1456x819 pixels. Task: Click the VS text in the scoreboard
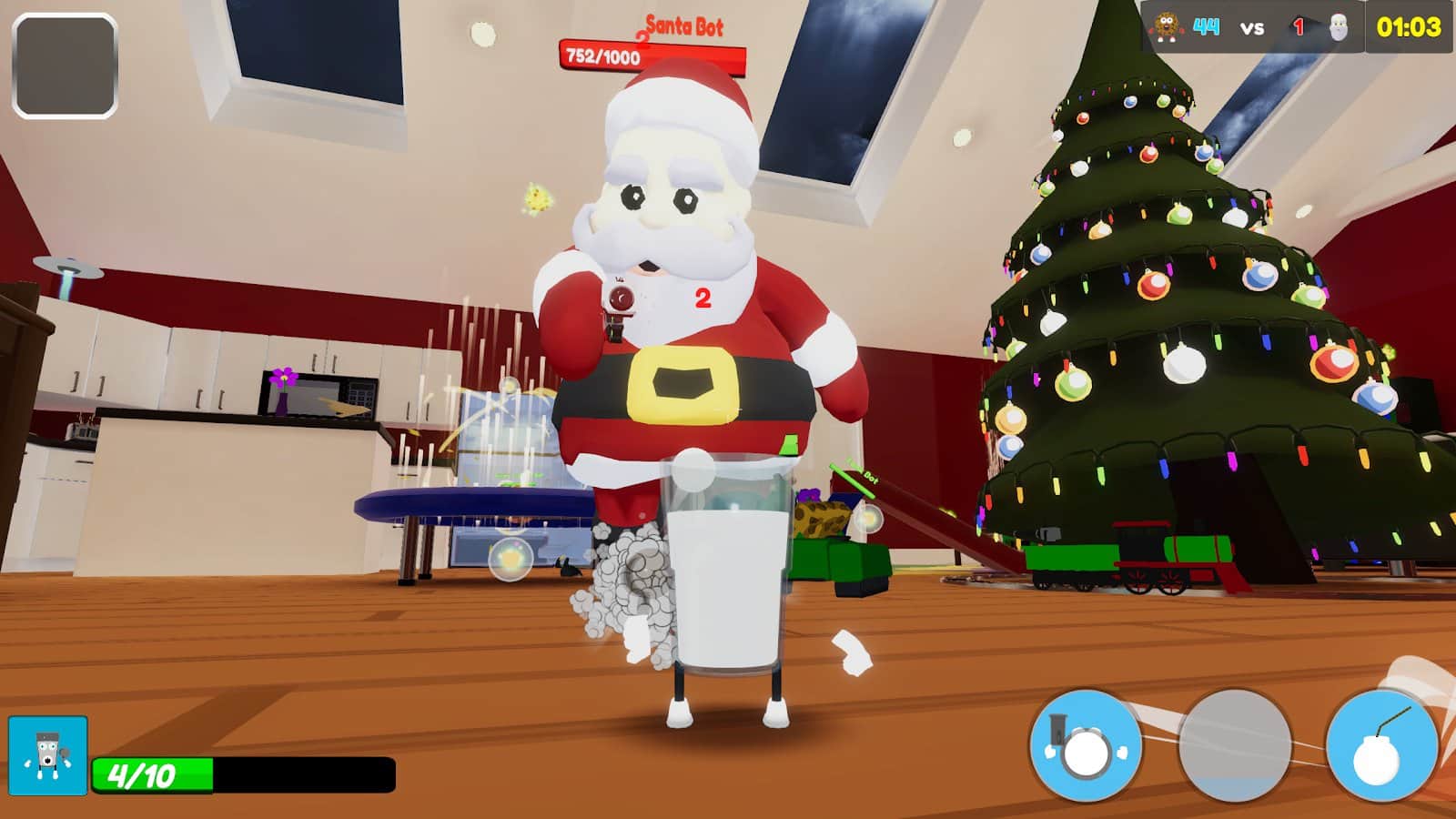pyautogui.click(x=1250, y=28)
